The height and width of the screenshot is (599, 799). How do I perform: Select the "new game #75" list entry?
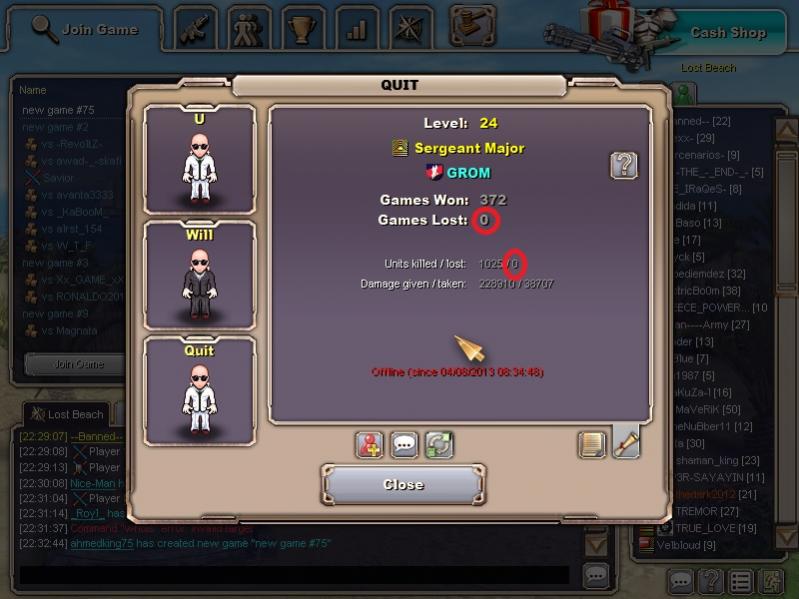tap(58, 109)
